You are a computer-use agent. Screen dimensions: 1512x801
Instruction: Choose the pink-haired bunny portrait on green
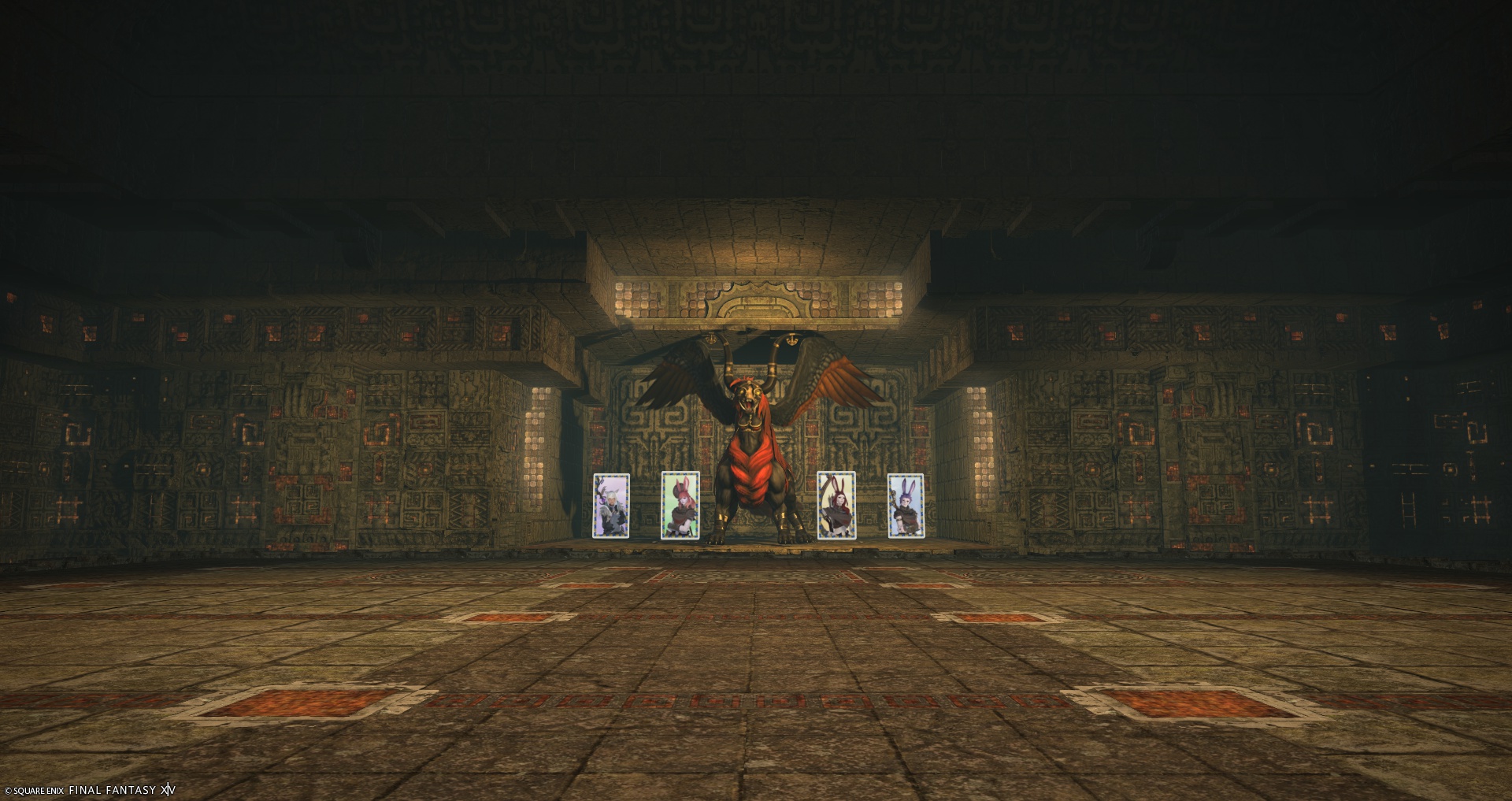click(x=680, y=505)
